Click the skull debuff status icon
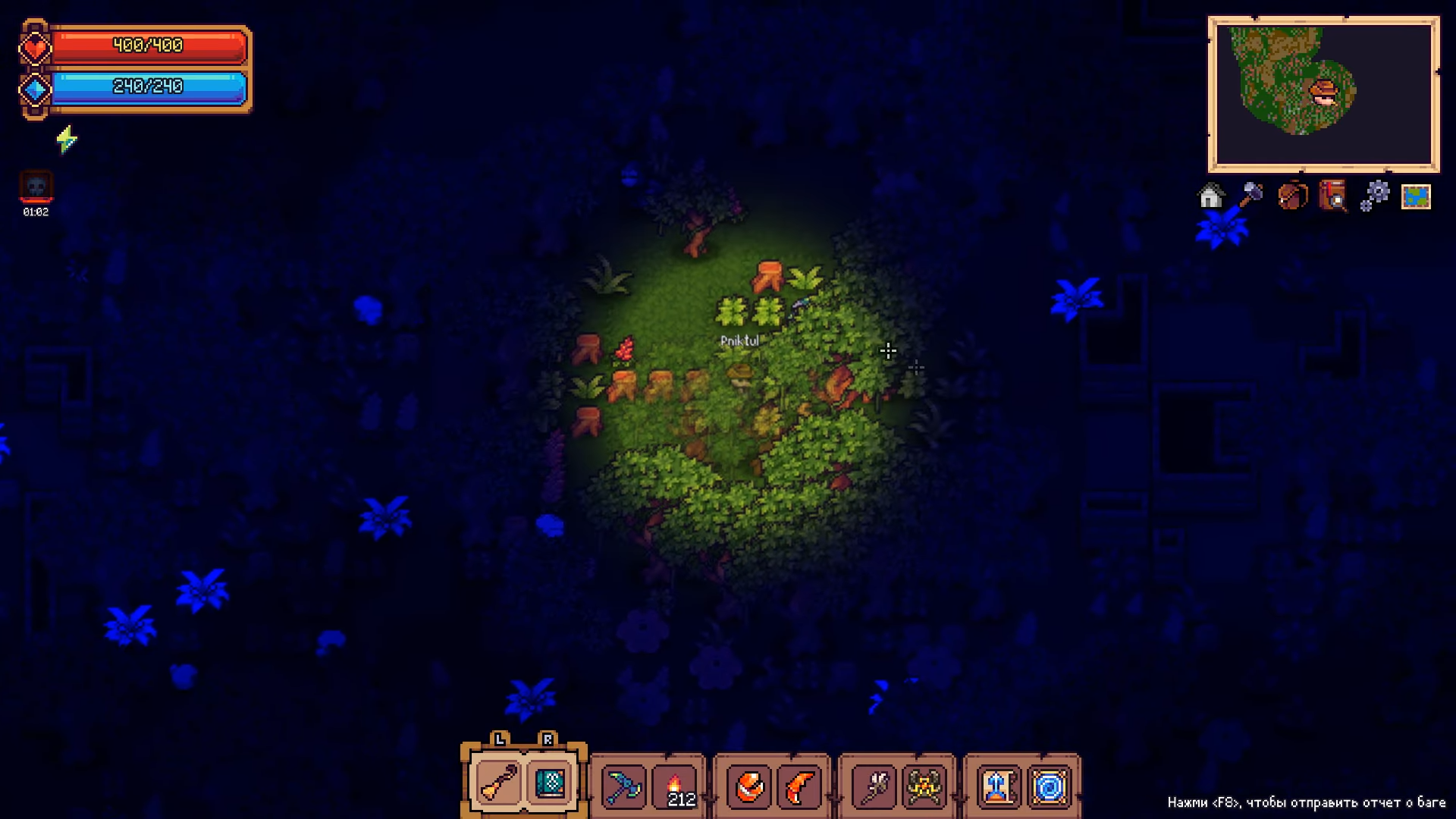 (36, 187)
